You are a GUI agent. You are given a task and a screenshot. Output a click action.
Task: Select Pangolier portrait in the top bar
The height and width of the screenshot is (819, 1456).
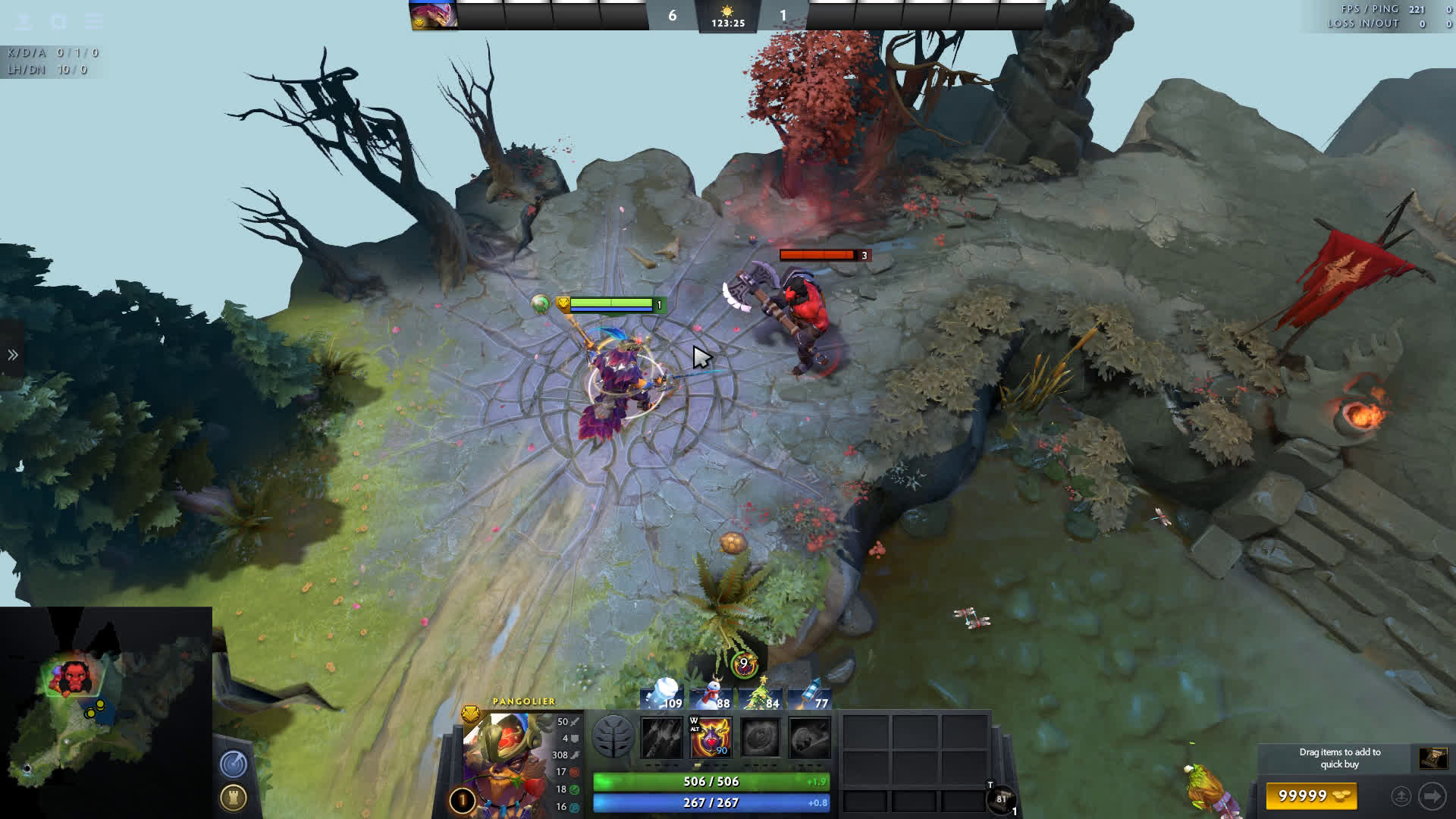(x=434, y=14)
